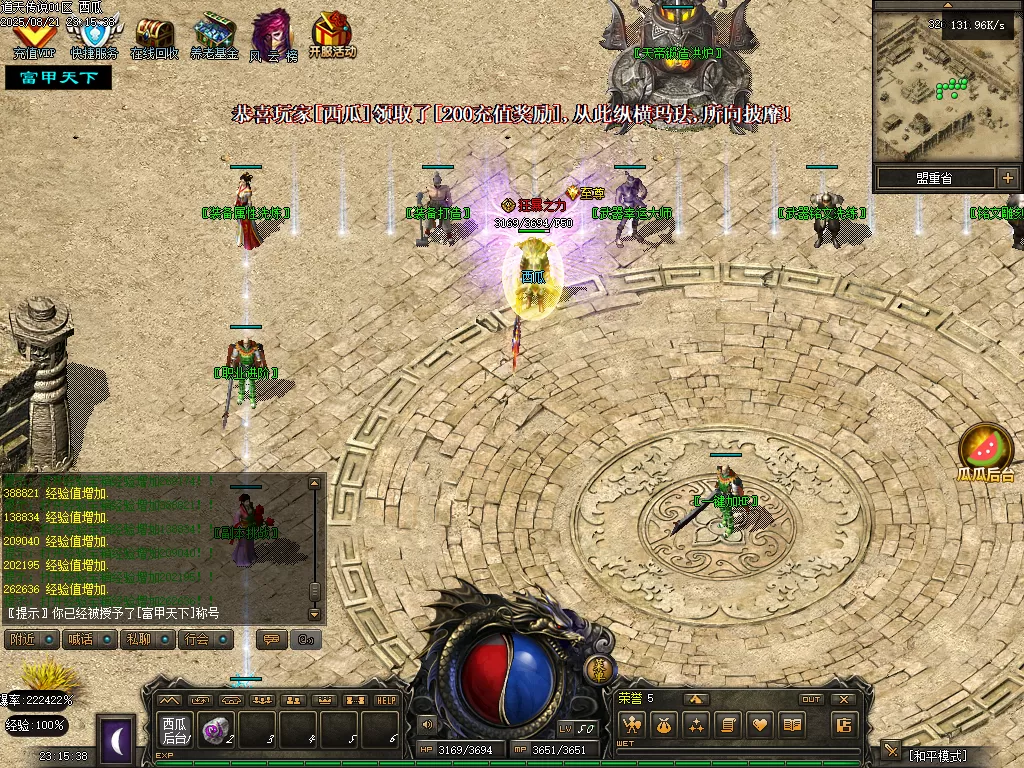The height and width of the screenshot is (768, 1024).
Task: Open the money bag inventory icon
Action: (x=664, y=725)
